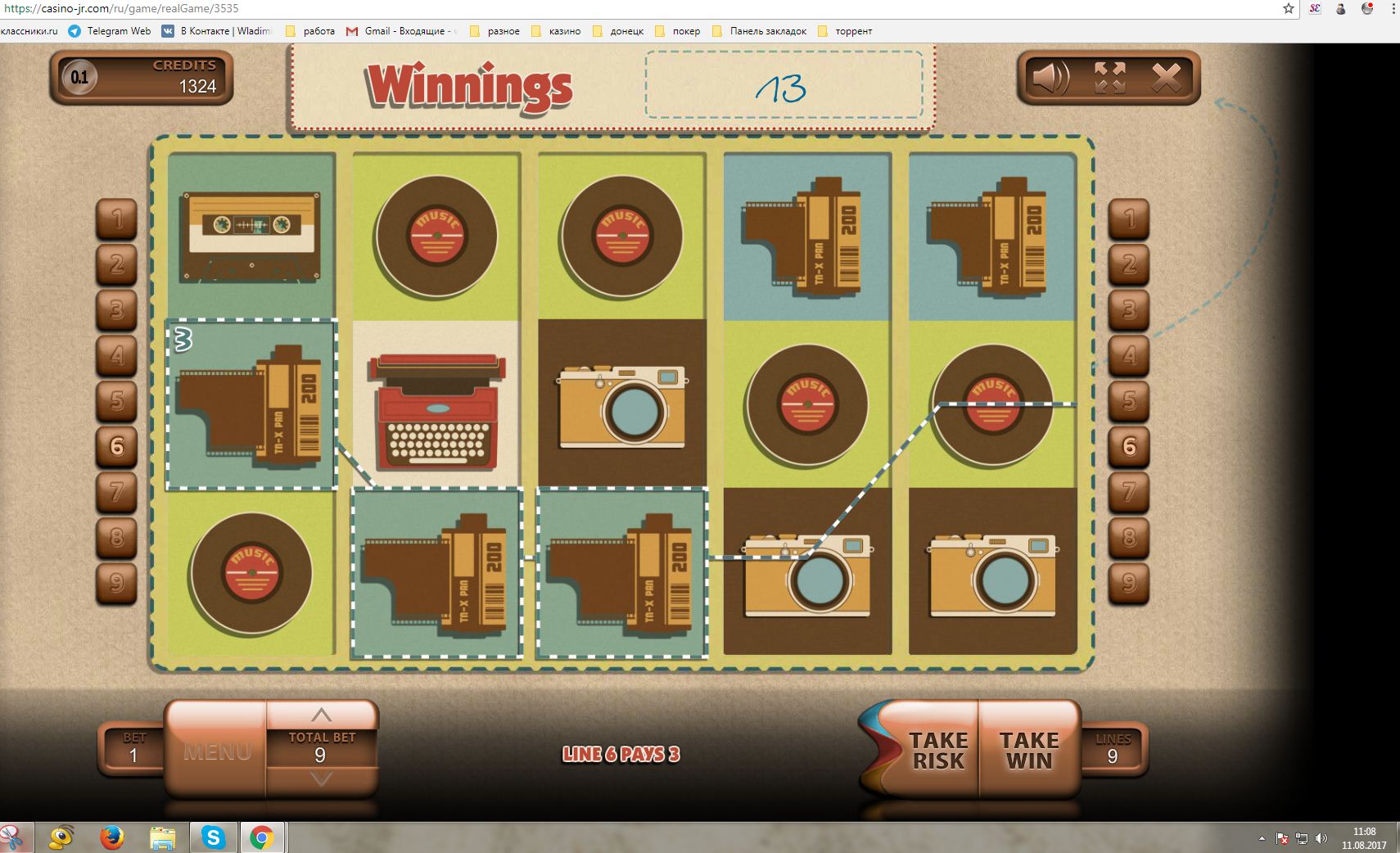Choose payline 6 button on left

click(x=117, y=446)
